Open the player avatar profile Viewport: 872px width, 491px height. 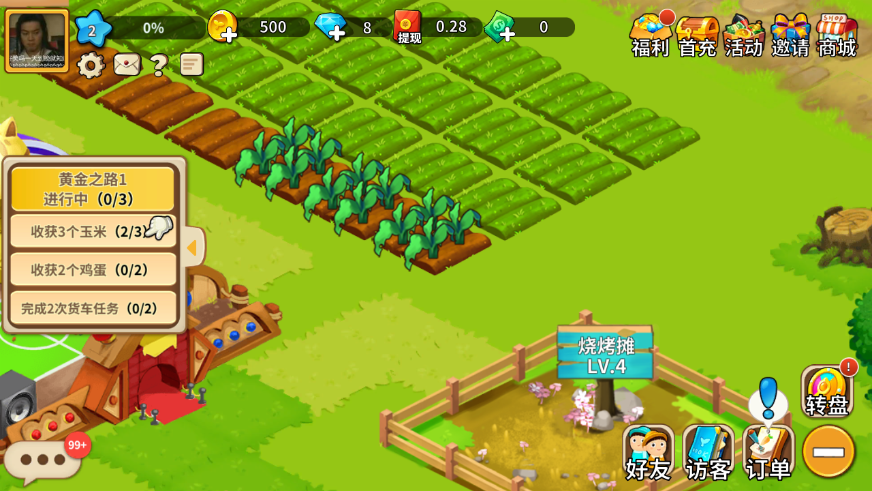tap(37, 40)
